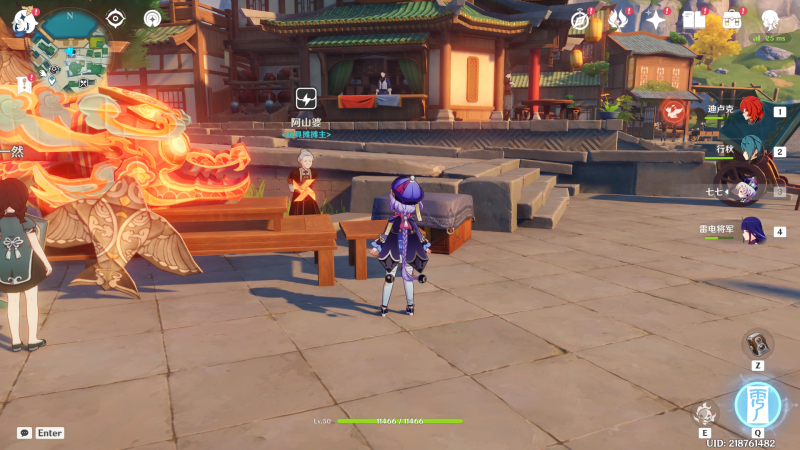Use the gadget slot icon
This screenshot has height=450, width=800.
coord(758,343)
